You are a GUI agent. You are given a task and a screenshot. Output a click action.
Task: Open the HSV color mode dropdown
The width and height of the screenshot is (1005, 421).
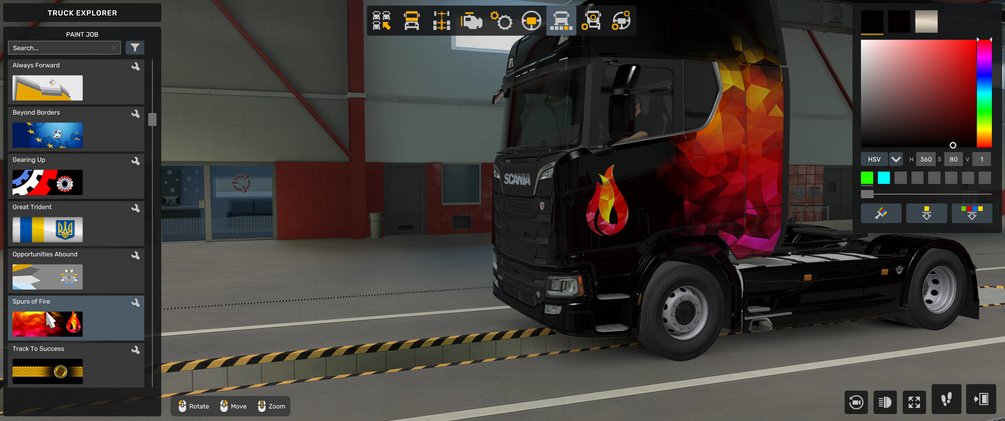pyautogui.click(x=896, y=159)
